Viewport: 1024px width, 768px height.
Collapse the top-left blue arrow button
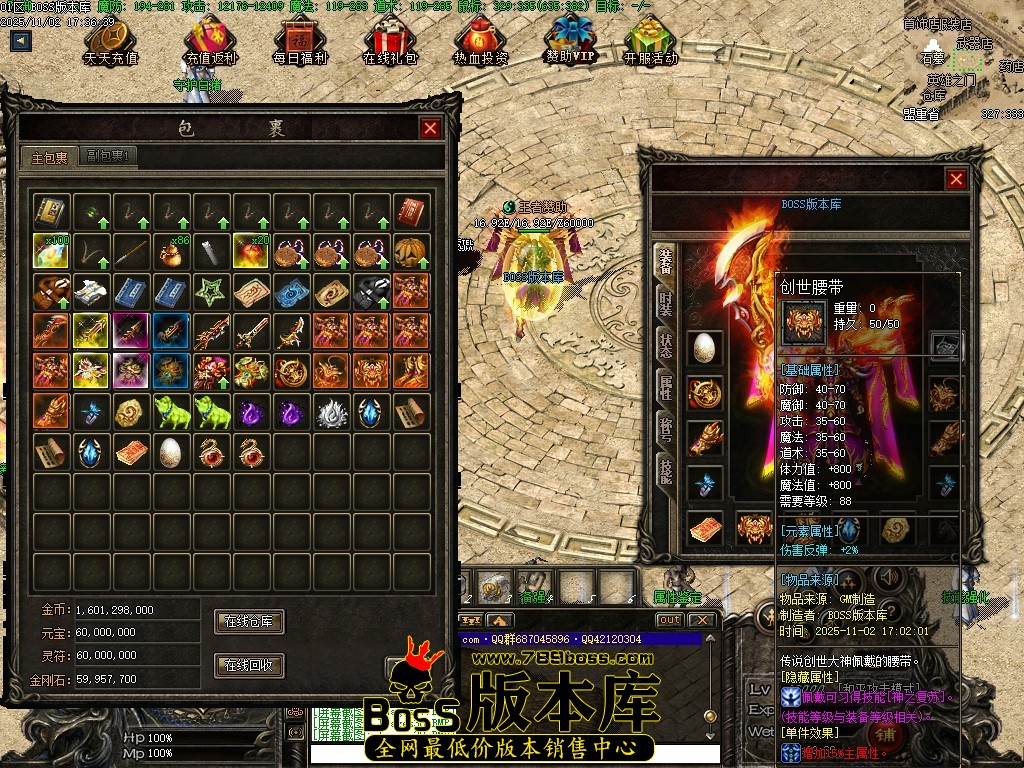[x=21, y=41]
